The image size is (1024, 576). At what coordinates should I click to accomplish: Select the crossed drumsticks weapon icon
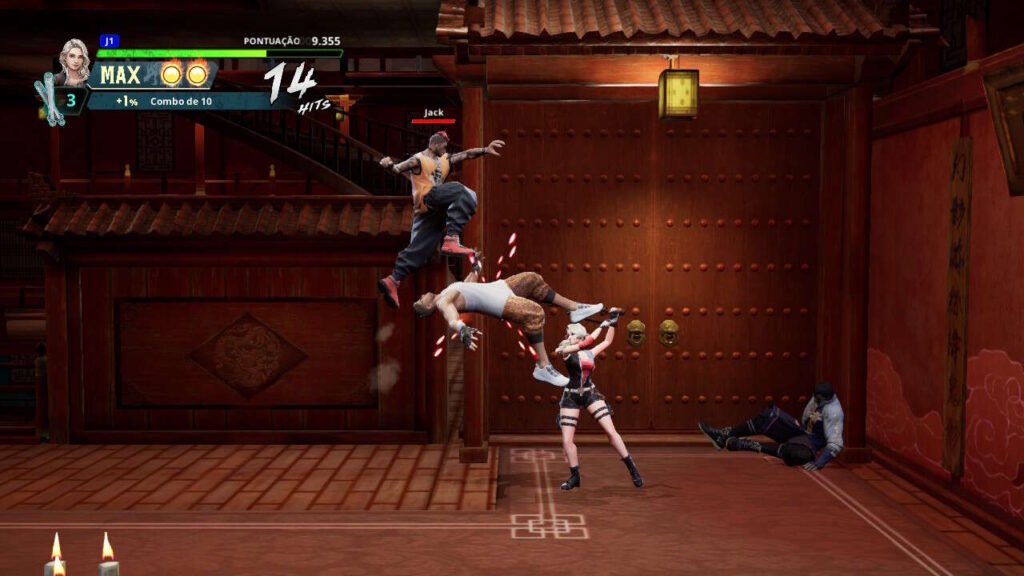48,99
